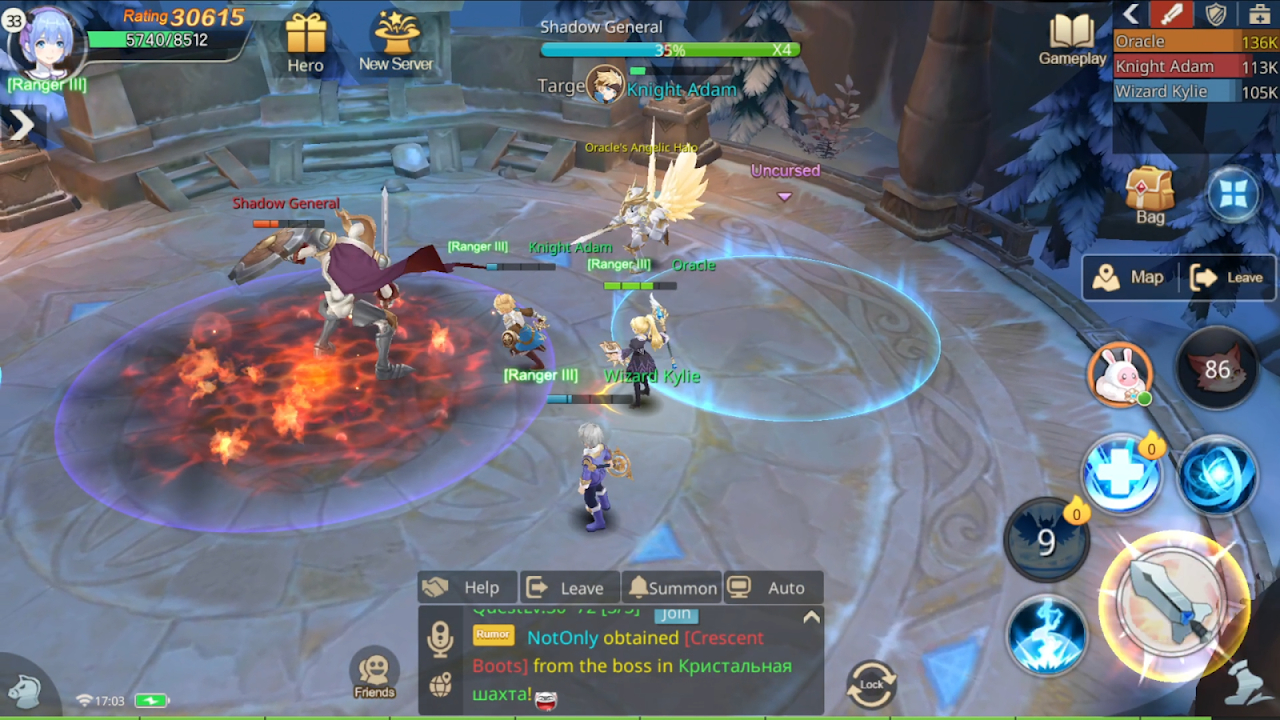The width and height of the screenshot is (1280, 720).
Task: Tap the chat microphone button
Action: [440, 639]
